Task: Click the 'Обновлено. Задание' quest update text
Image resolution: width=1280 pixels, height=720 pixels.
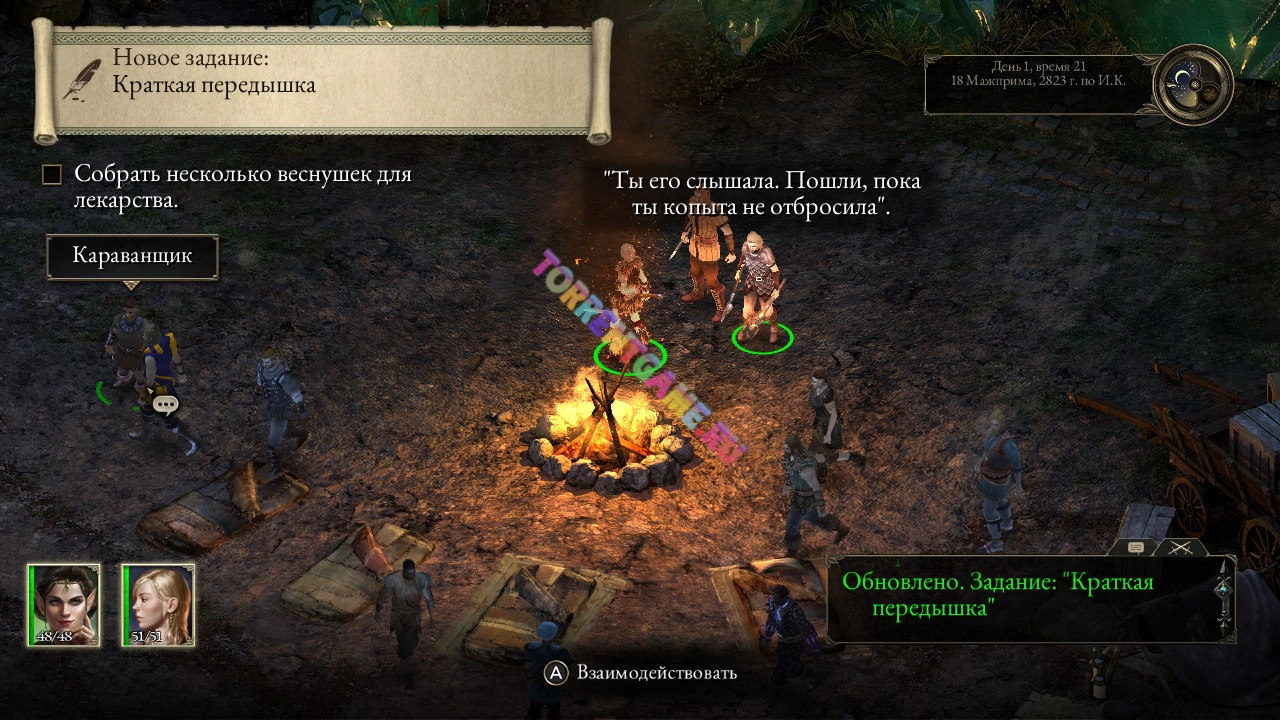Action: coord(1000,591)
